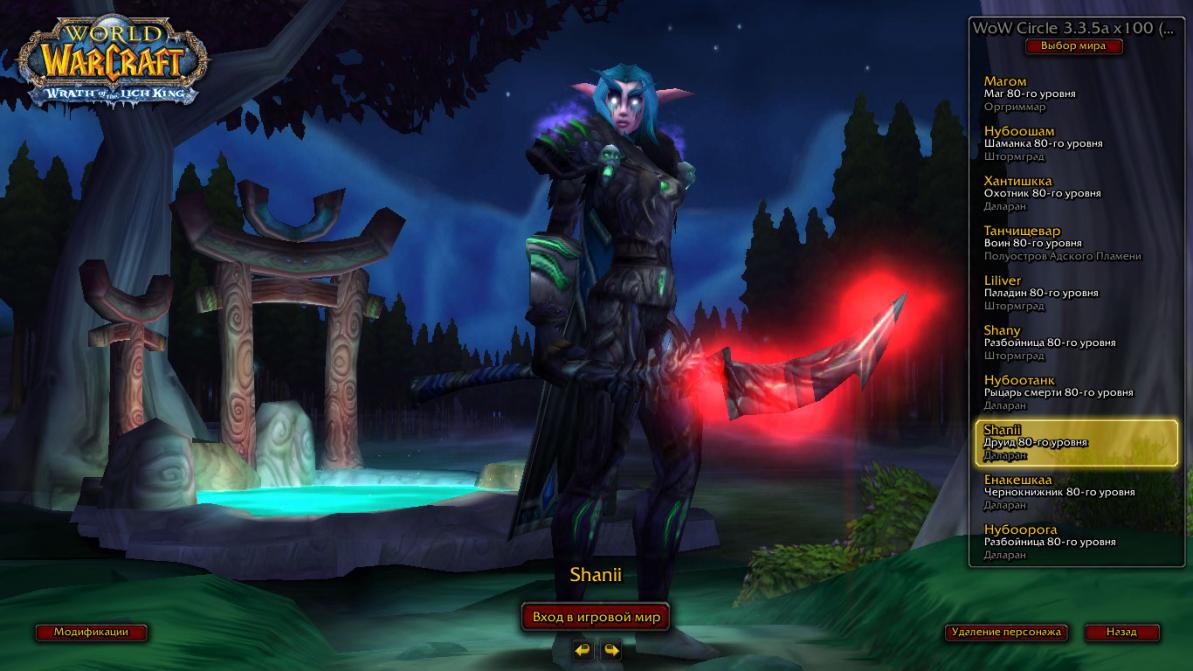Select death knight Нубоотанк
The height and width of the screenshot is (671, 1193).
[x=1075, y=392]
